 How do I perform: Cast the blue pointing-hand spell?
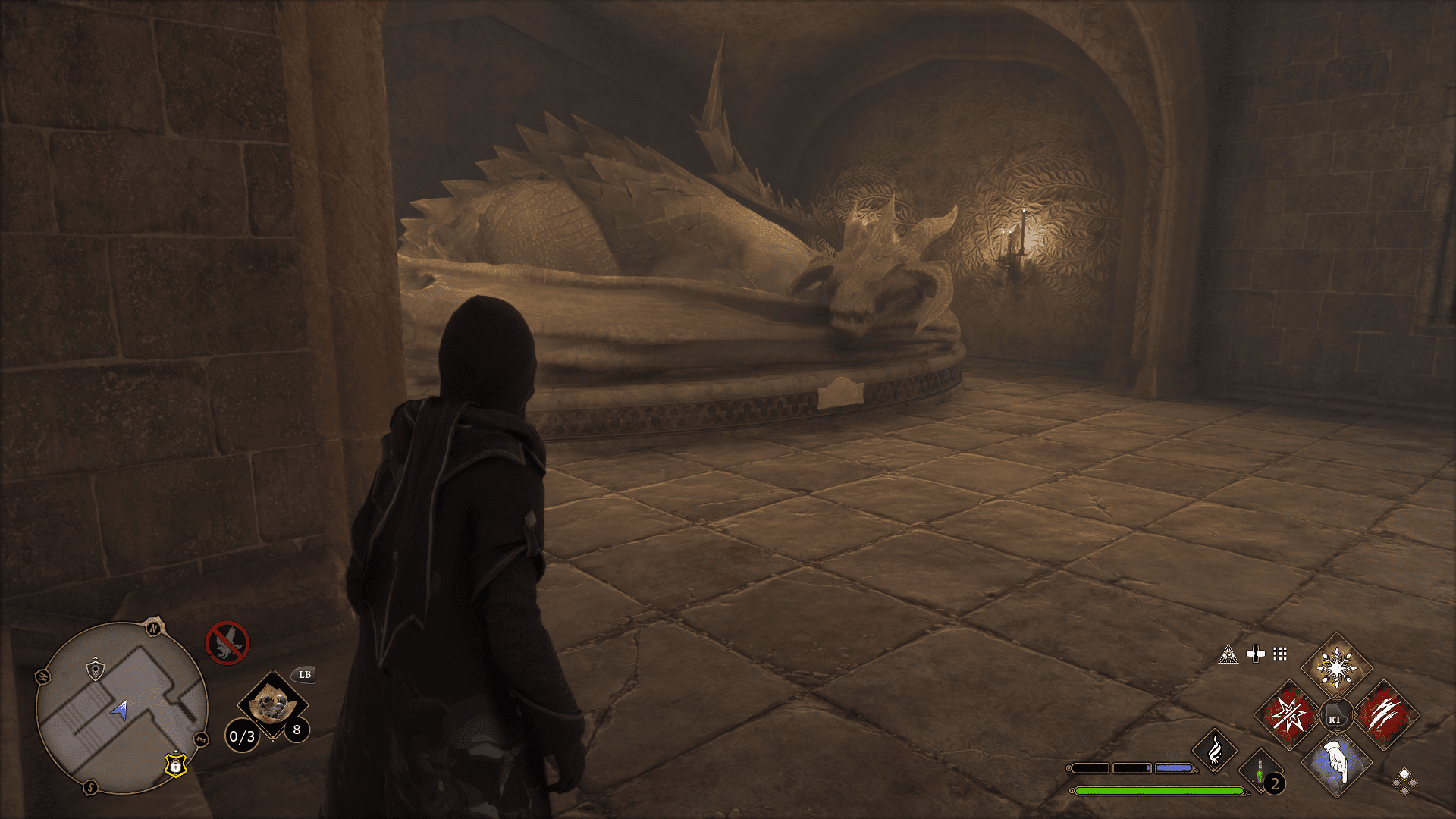(1336, 763)
